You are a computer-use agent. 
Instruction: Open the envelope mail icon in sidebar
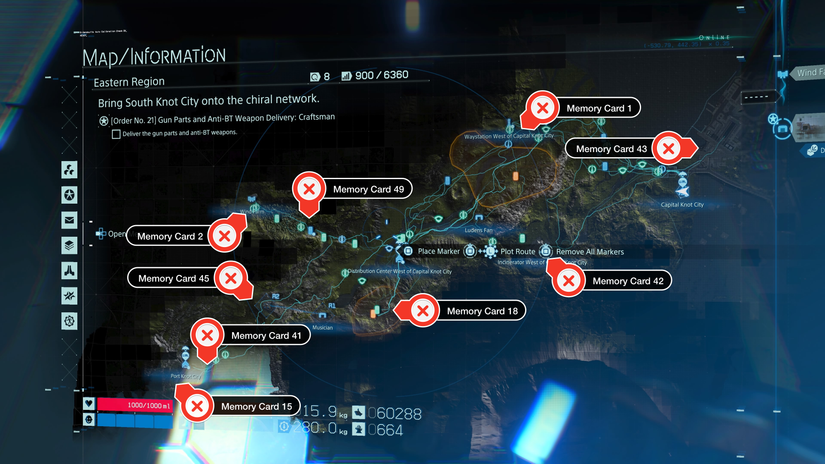coord(70,220)
